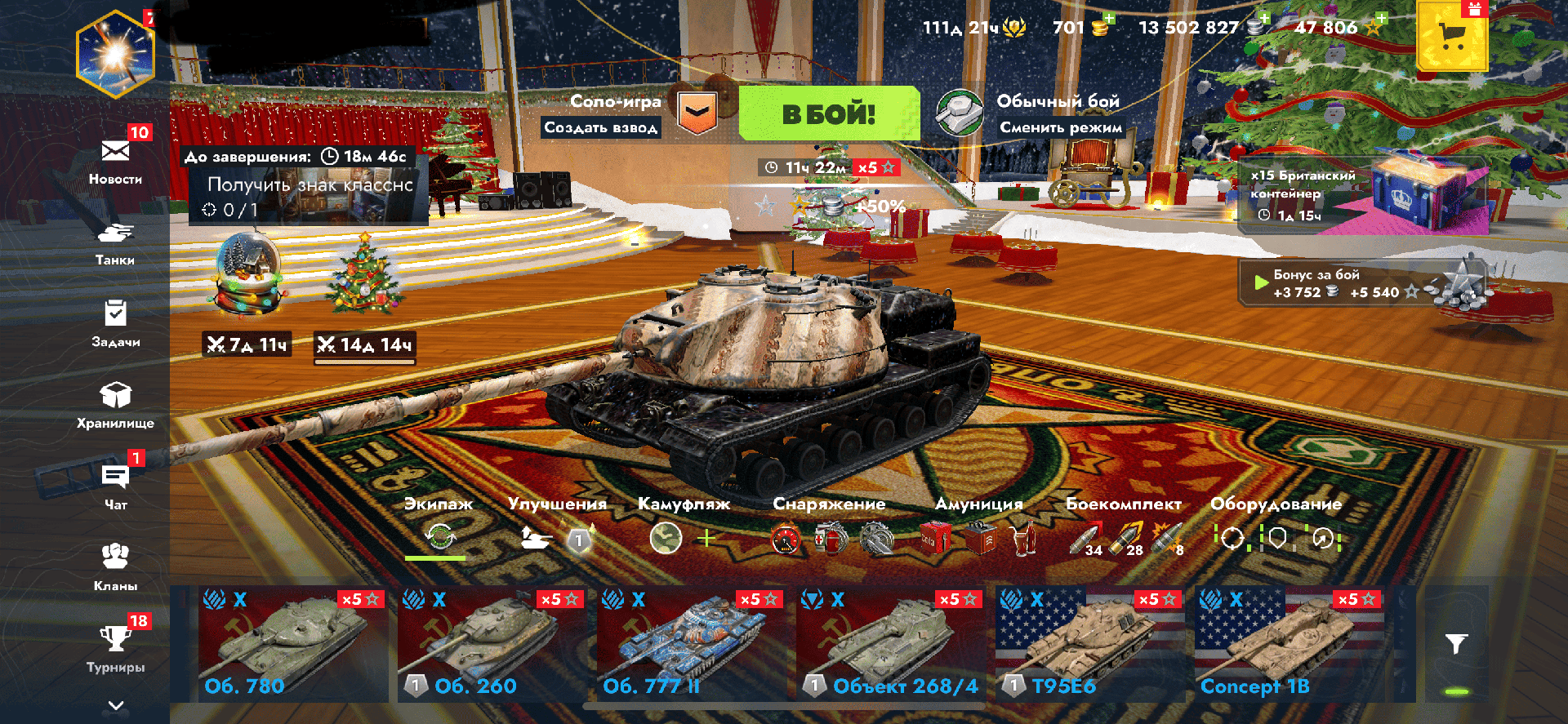1568x724 pixels.
Task: Open the tank carousel filter
Action: tap(1456, 644)
